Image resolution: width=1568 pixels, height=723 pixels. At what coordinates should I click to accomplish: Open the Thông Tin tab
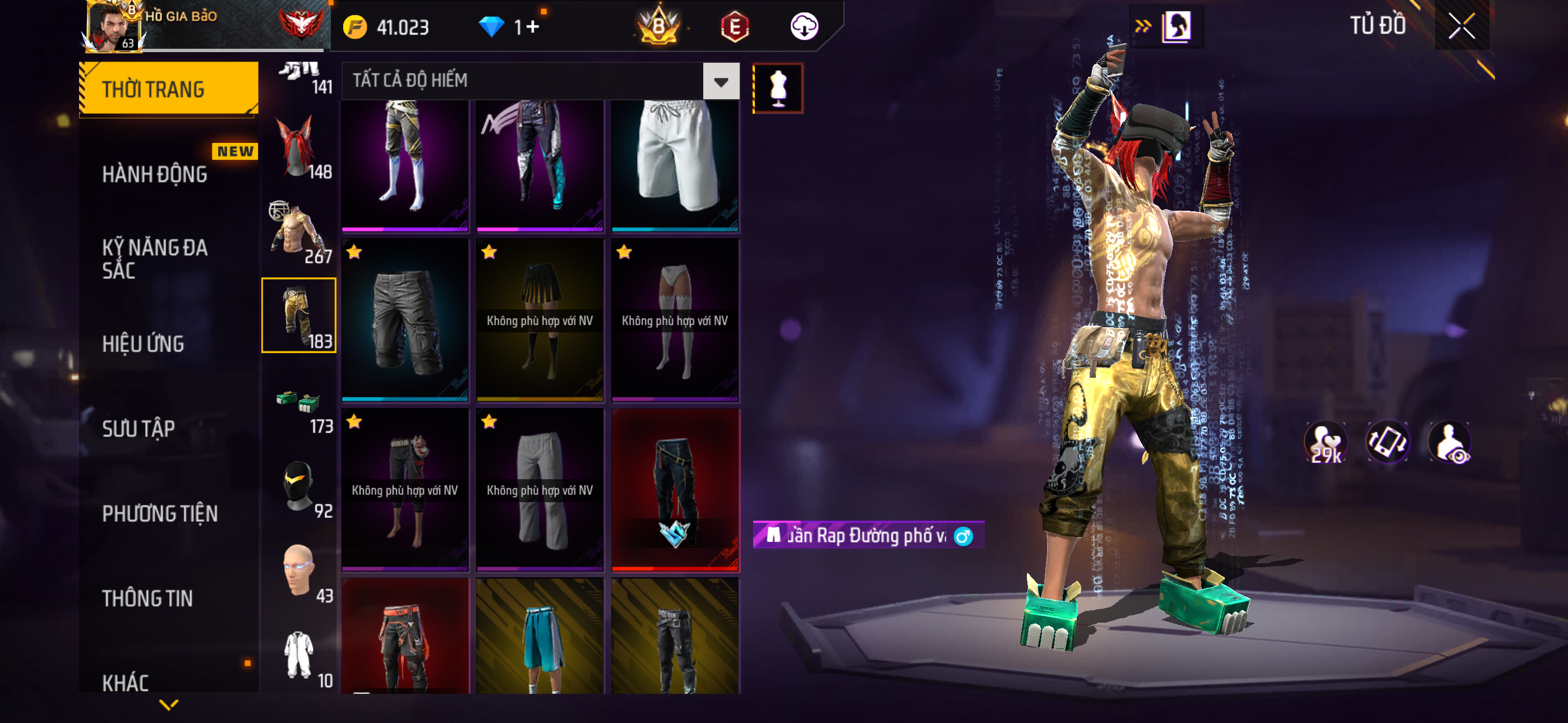coord(147,598)
